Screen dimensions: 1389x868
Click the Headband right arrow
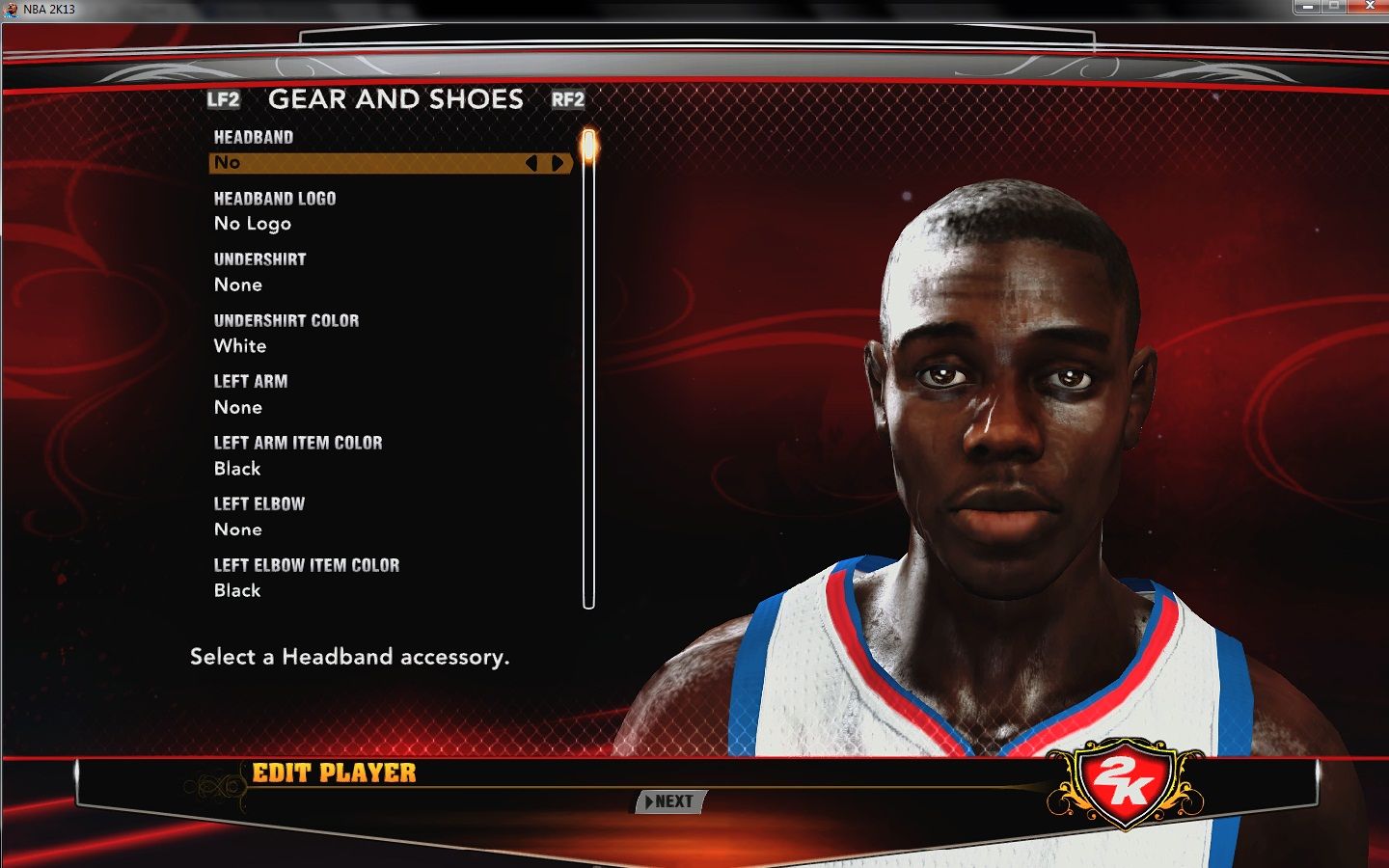coord(558,163)
